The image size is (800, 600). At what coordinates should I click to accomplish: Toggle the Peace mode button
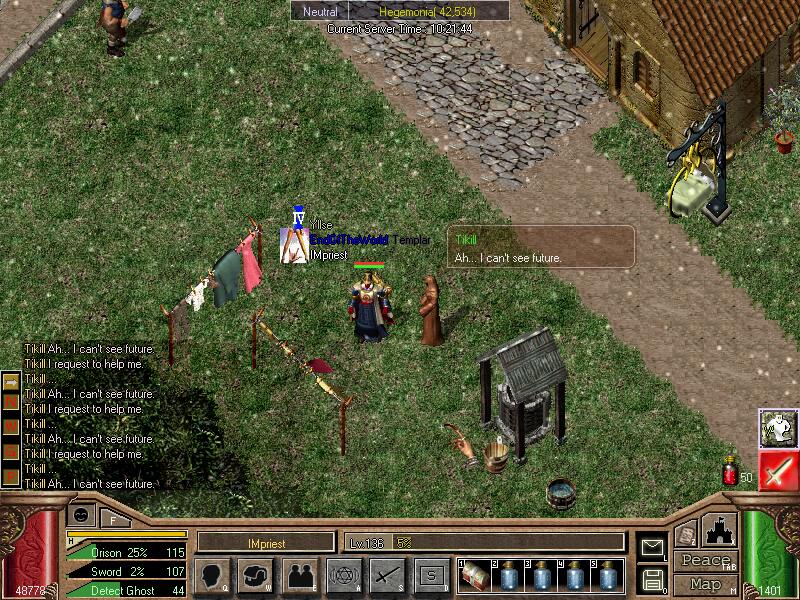pyautogui.click(x=704, y=561)
